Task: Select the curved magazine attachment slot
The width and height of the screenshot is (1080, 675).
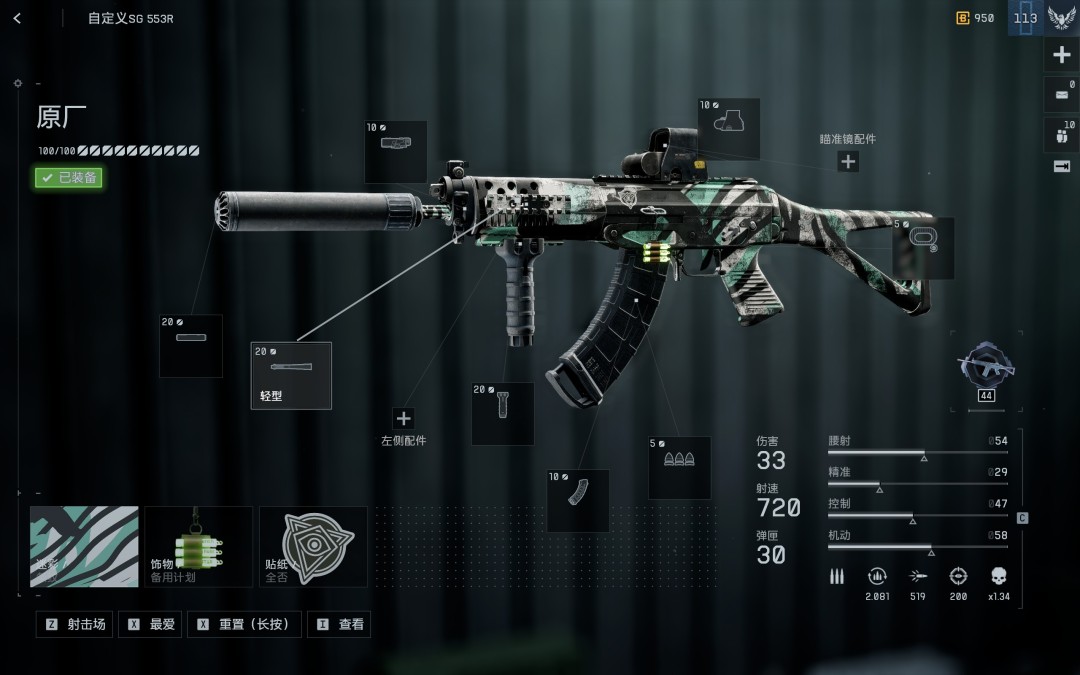Action: (578, 500)
